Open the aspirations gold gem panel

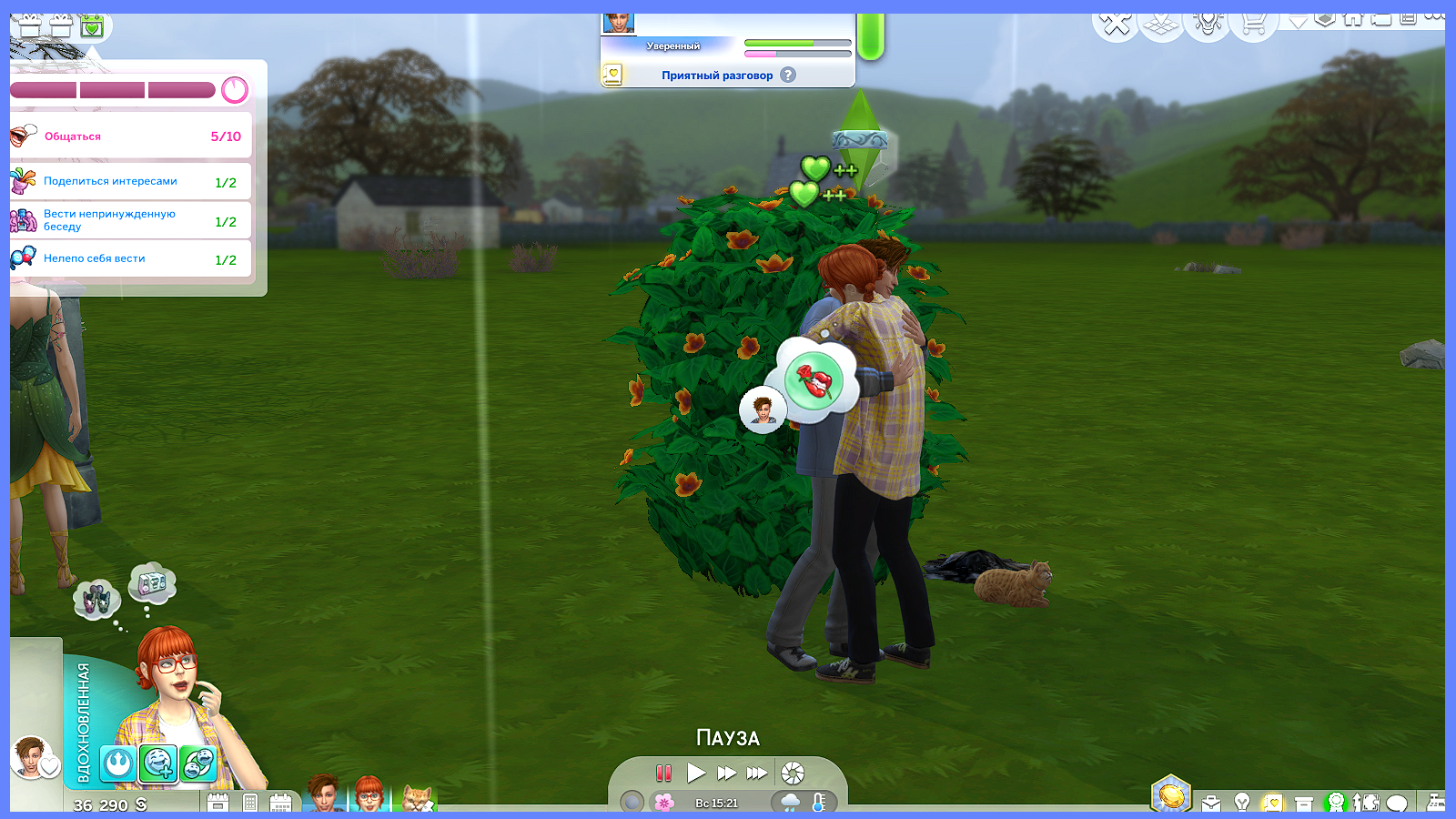pyautogui.click(x=1171, y=794)
